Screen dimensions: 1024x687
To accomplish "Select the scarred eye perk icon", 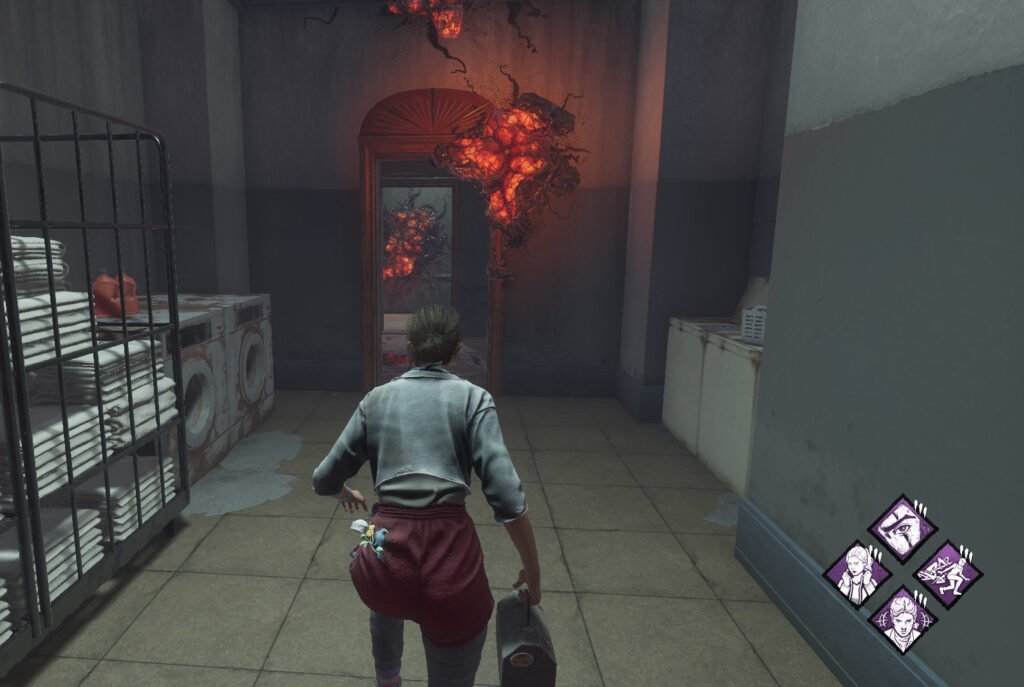I will 901,530.
